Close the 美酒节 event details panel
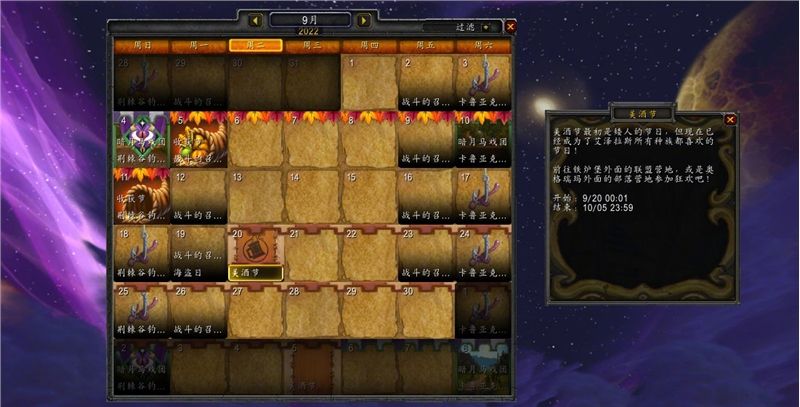Viewport: 800px width, 407px height. pos(730,119)
